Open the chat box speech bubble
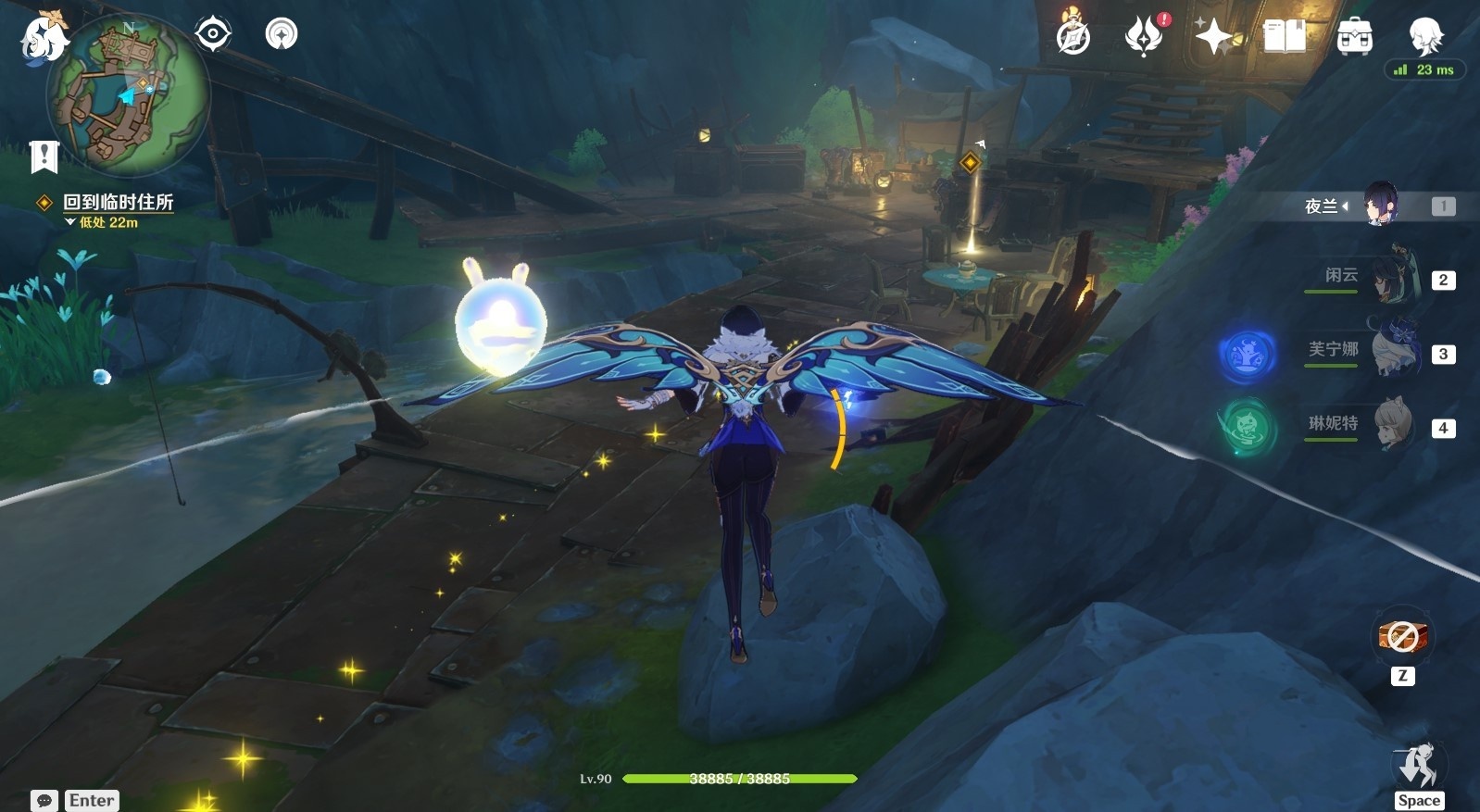The width and height of the screenshot is (1480, 812). click(x=44, y=800)
